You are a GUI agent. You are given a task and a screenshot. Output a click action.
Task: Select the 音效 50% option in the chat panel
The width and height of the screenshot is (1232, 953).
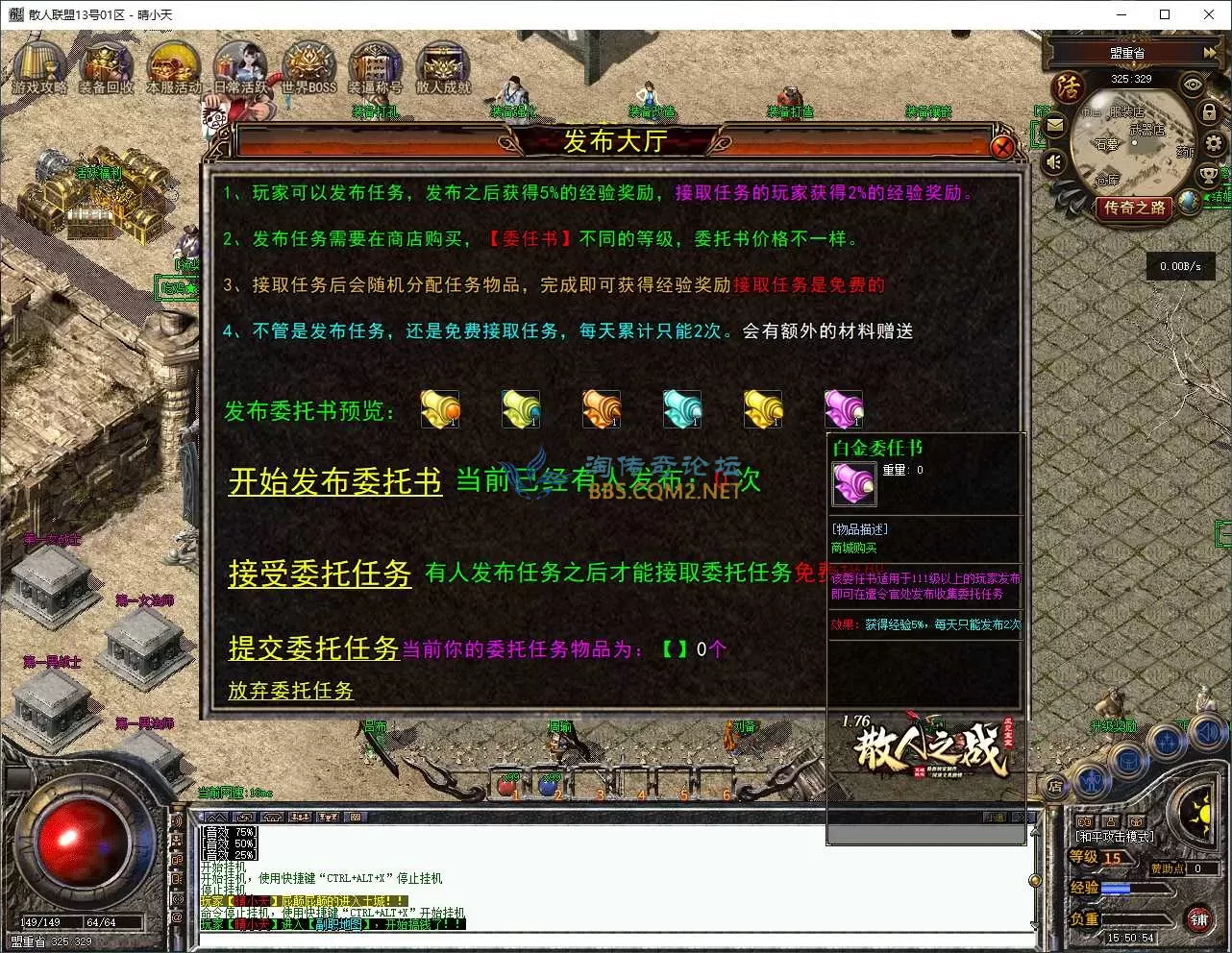click(230, 844)
